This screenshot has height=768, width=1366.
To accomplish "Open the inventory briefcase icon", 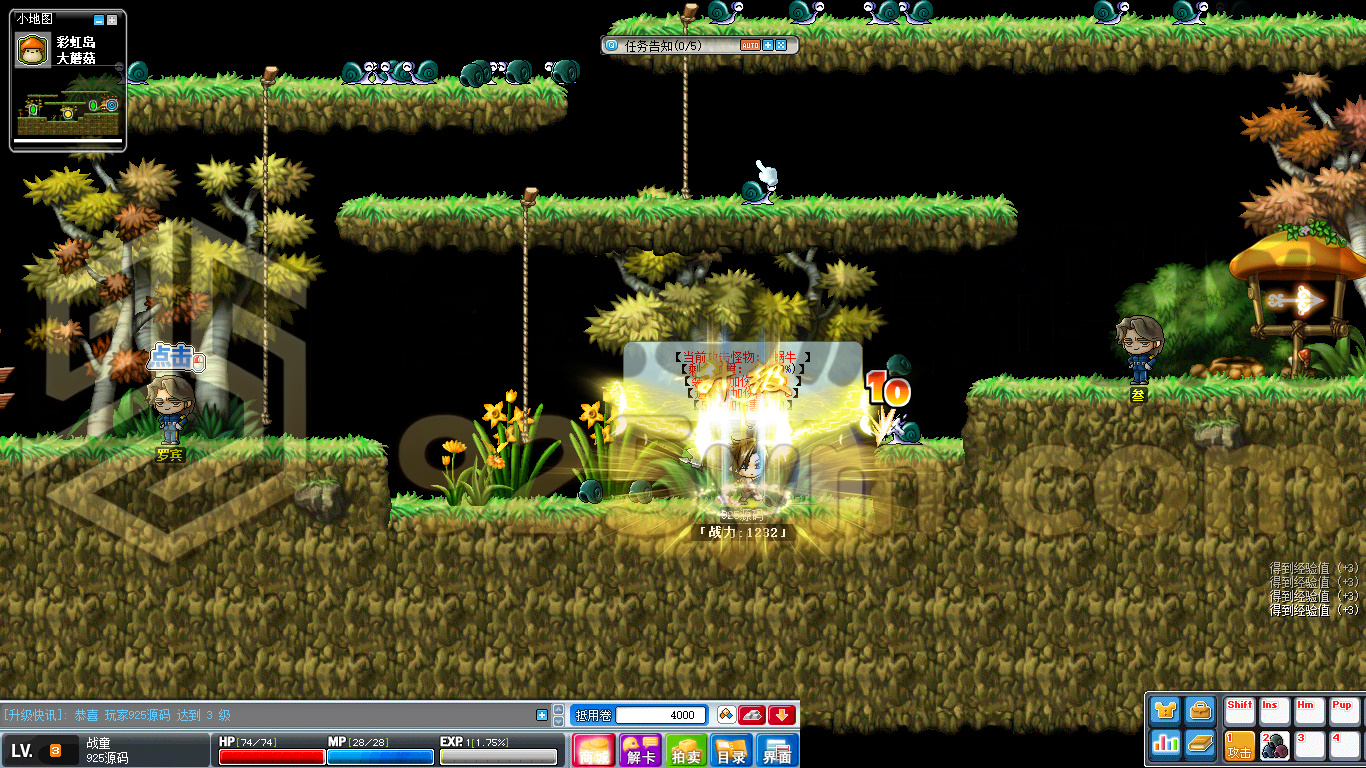I will [x=1200, y=710].
